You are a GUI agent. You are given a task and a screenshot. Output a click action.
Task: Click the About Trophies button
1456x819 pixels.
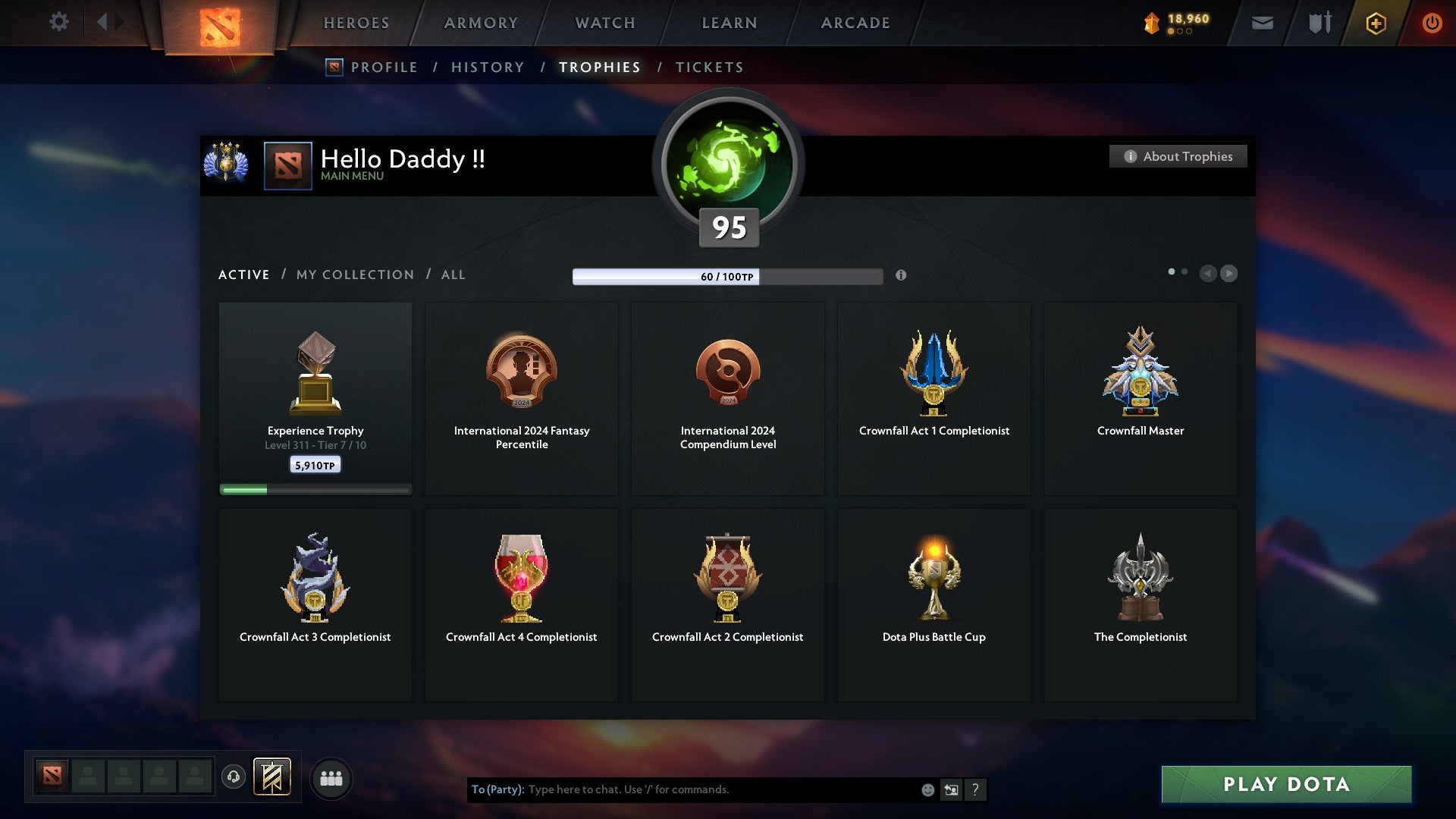(x=1178, y=156)
